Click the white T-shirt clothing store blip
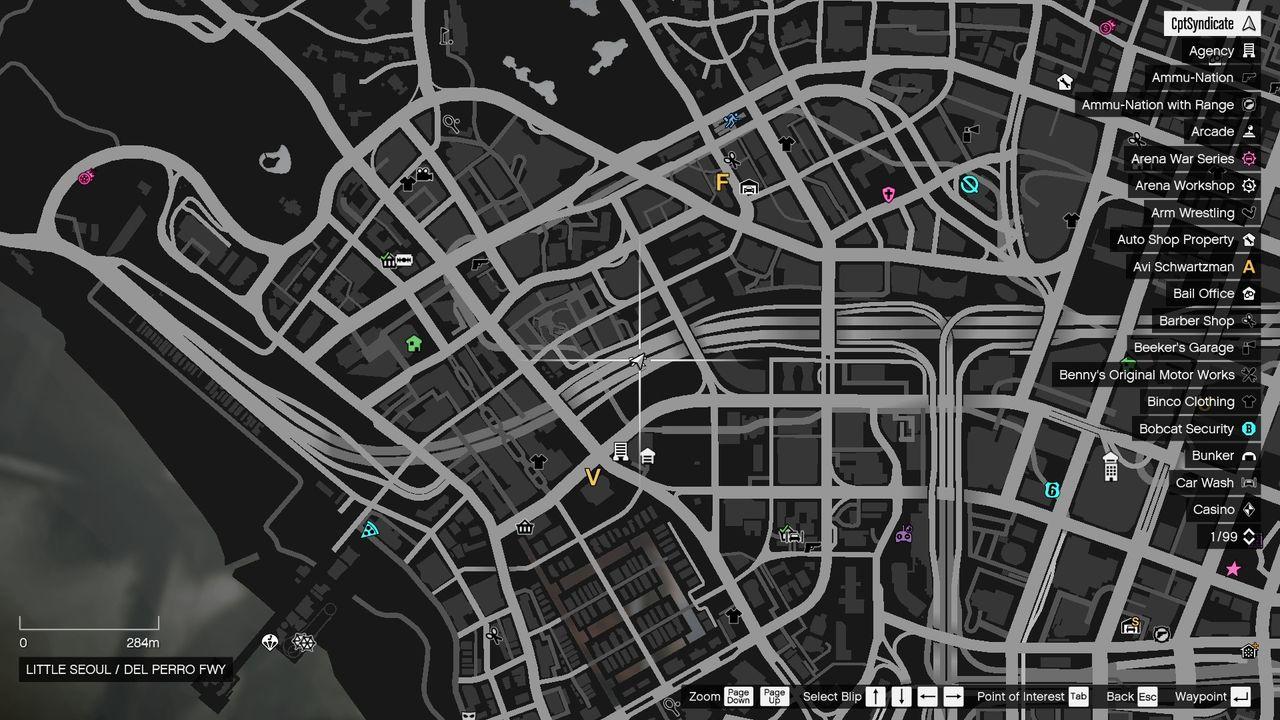 539,462
